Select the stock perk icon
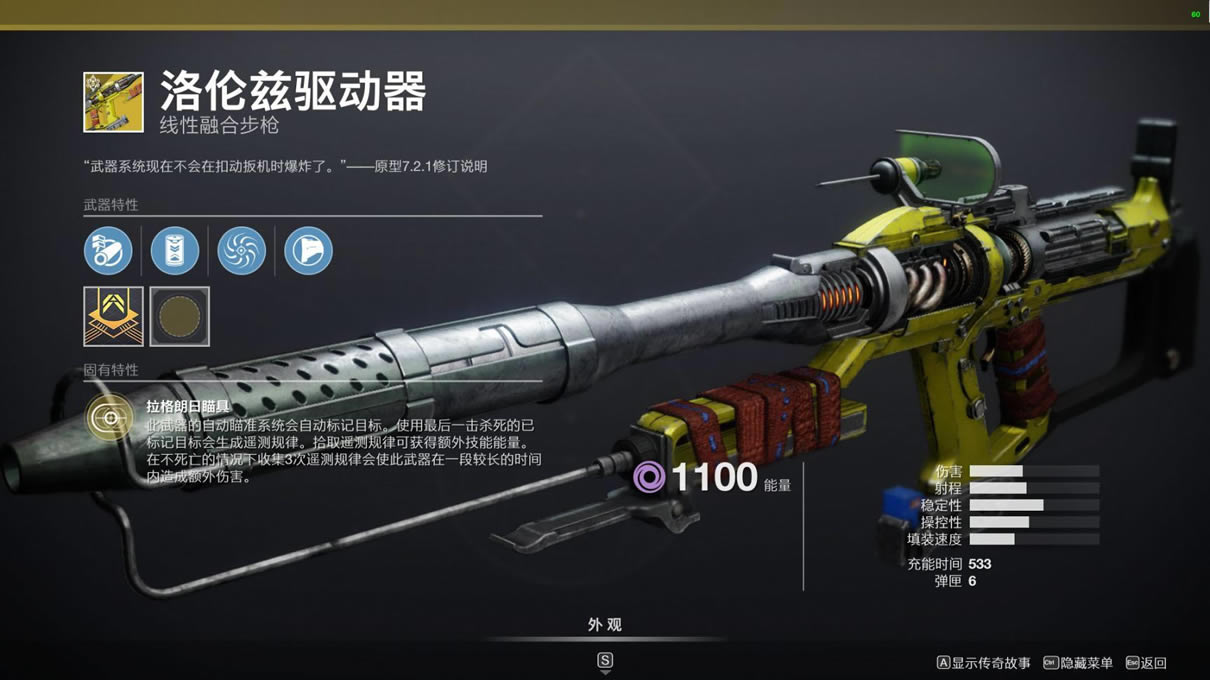Image resolution: width=1210 pixels, height=680 pixels. 308,250
